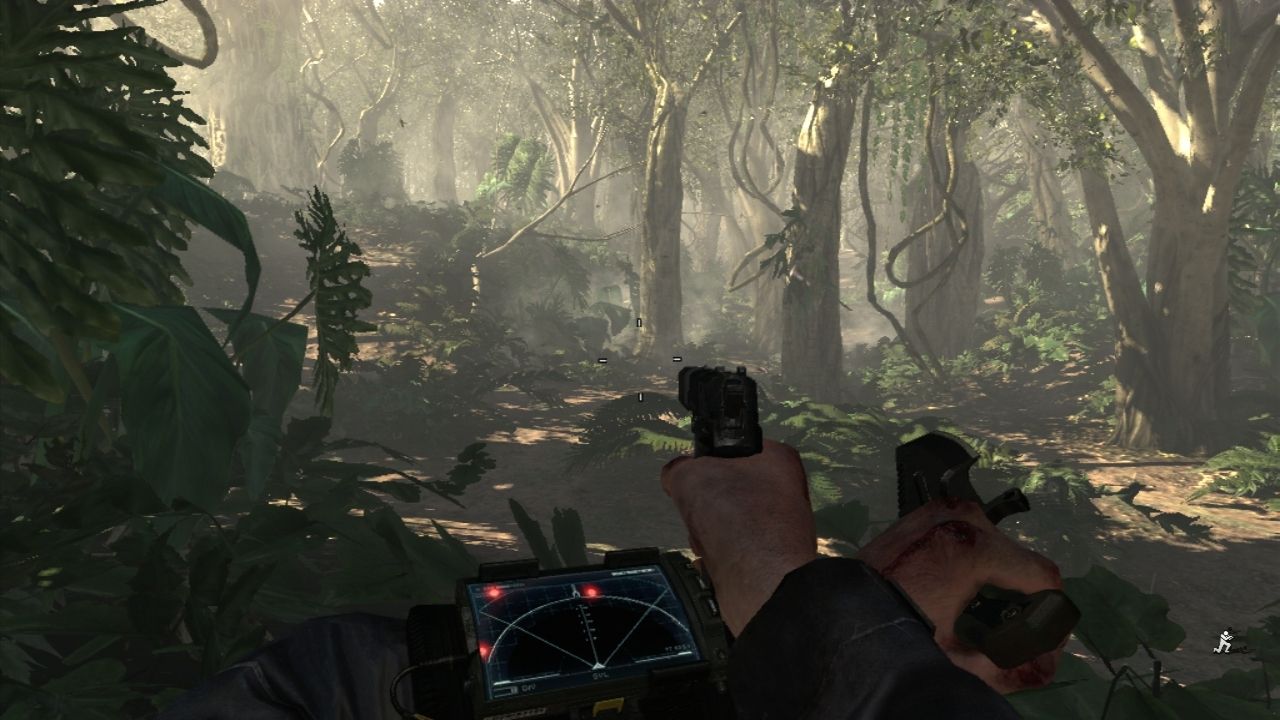The image size is (1280, 720).
Task: Select the lower-left red contact dot on the scanner
Action: click(x=484, y=650)
